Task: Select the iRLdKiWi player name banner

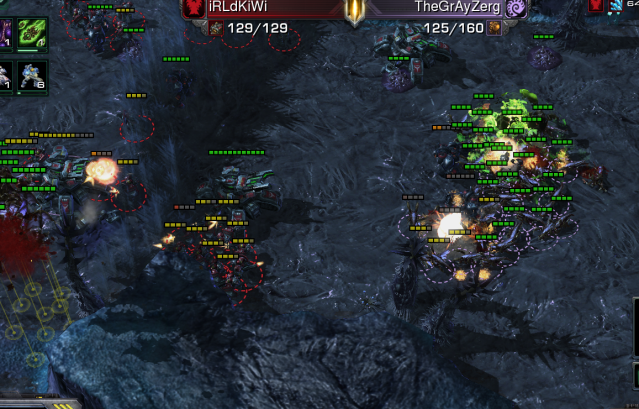Action: (x=237, y=7)
